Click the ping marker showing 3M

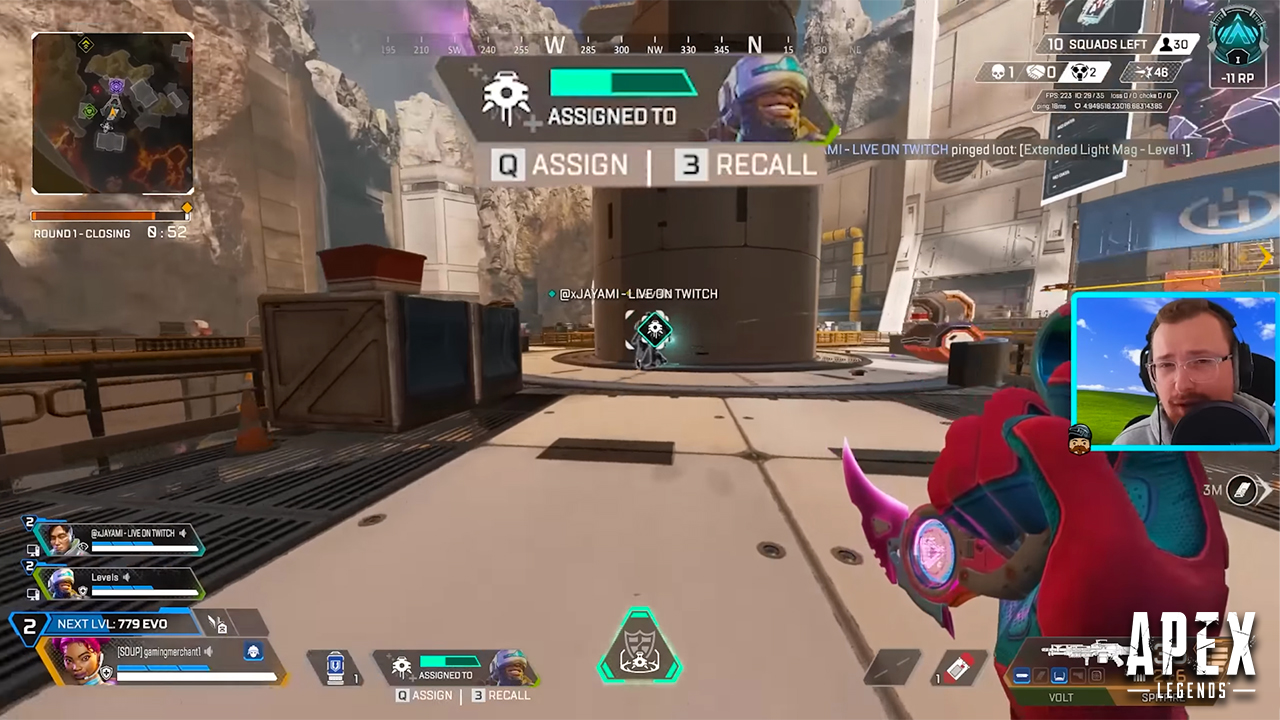tap(1241, 490)
